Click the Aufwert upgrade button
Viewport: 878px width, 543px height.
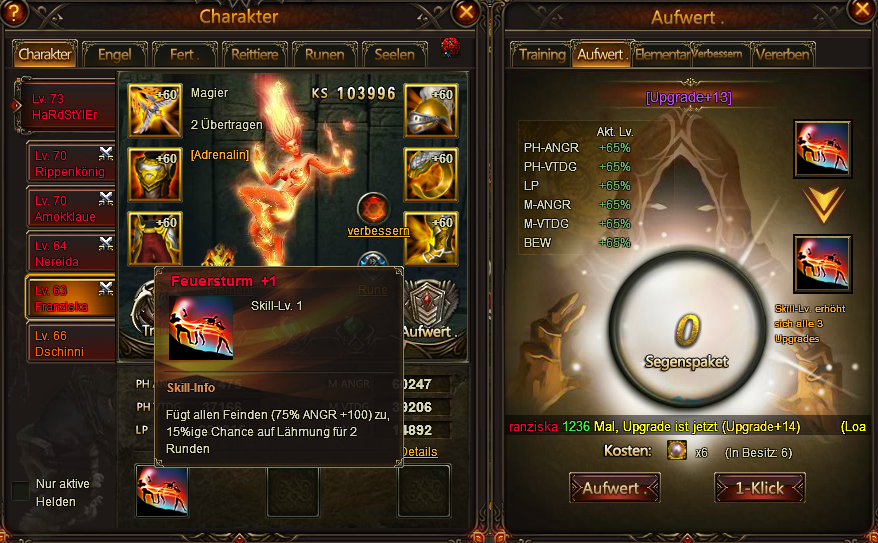pyautogui.click(x=614, y=488)
